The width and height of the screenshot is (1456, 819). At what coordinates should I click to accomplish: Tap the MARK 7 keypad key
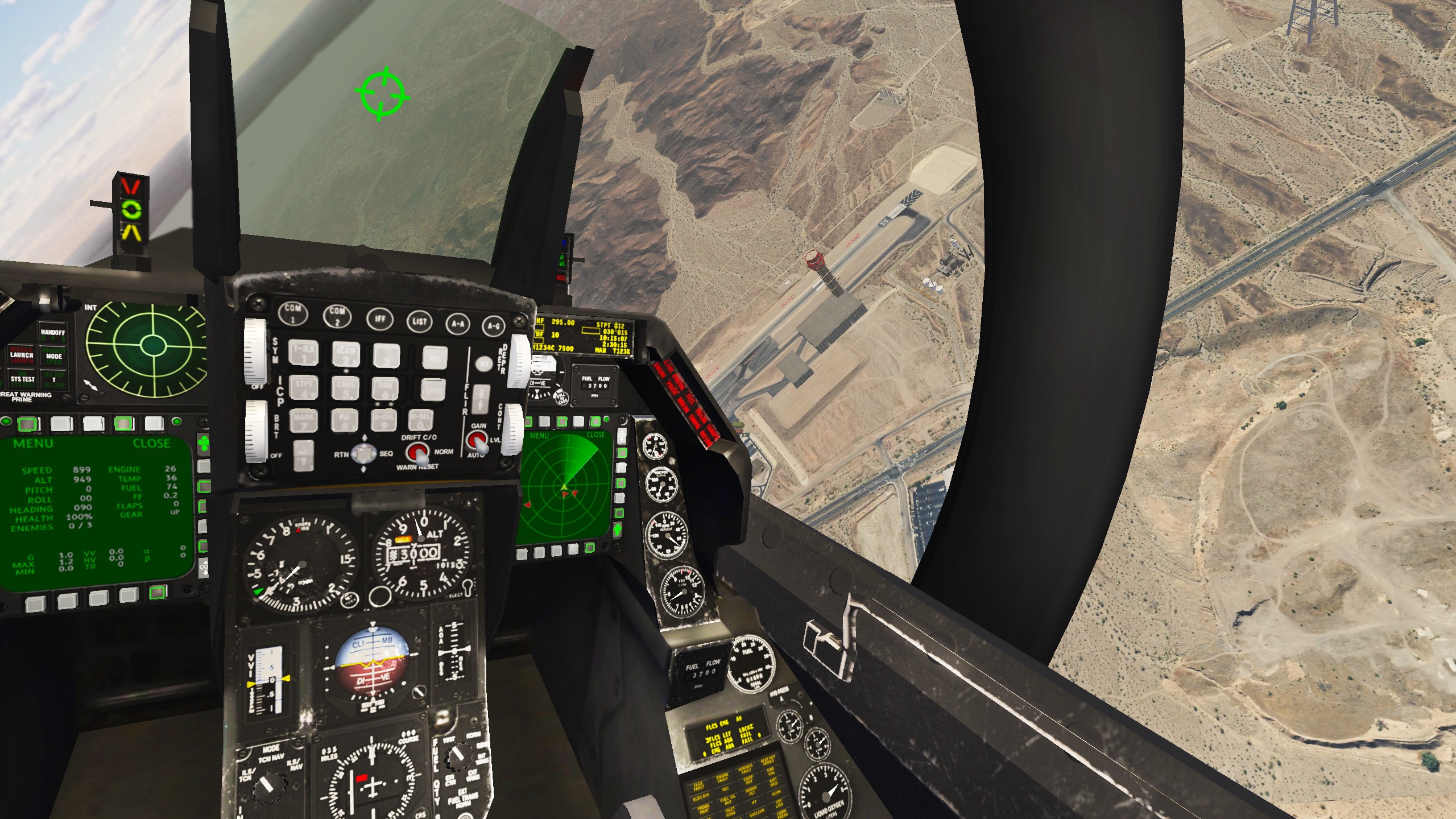pyautogui.click(x=303, y=421)
